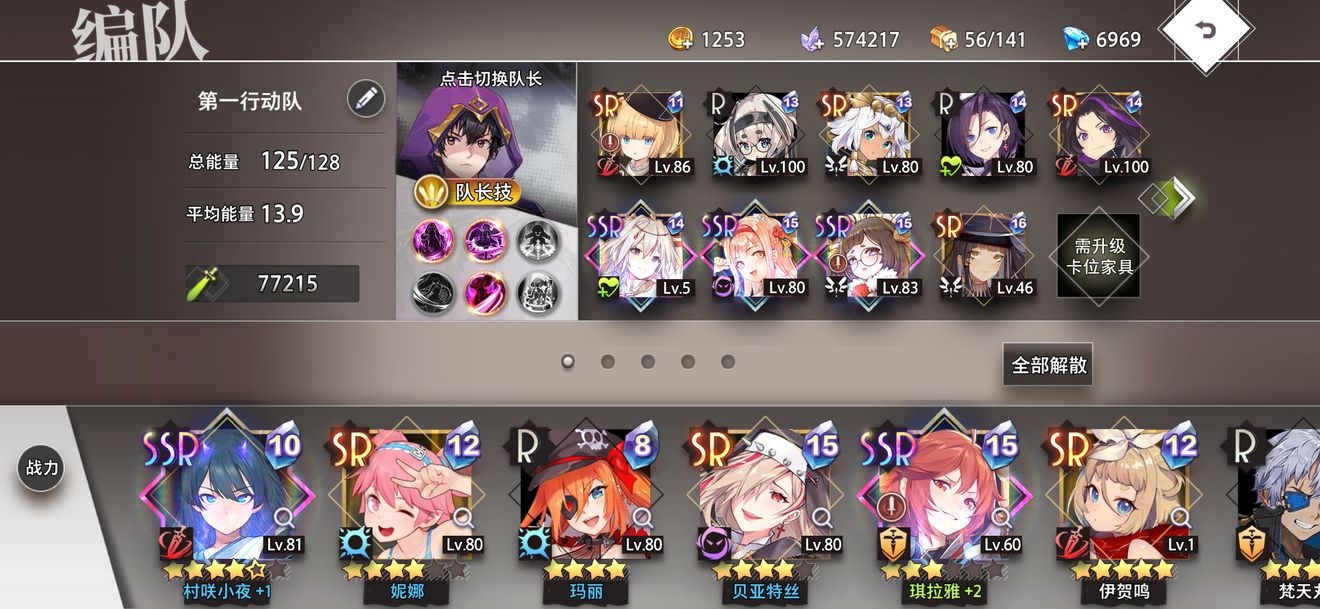Select the Lv.86 blonde SR team member
1320x609 pixels.
pyautogui.click(x=641, y=135)
